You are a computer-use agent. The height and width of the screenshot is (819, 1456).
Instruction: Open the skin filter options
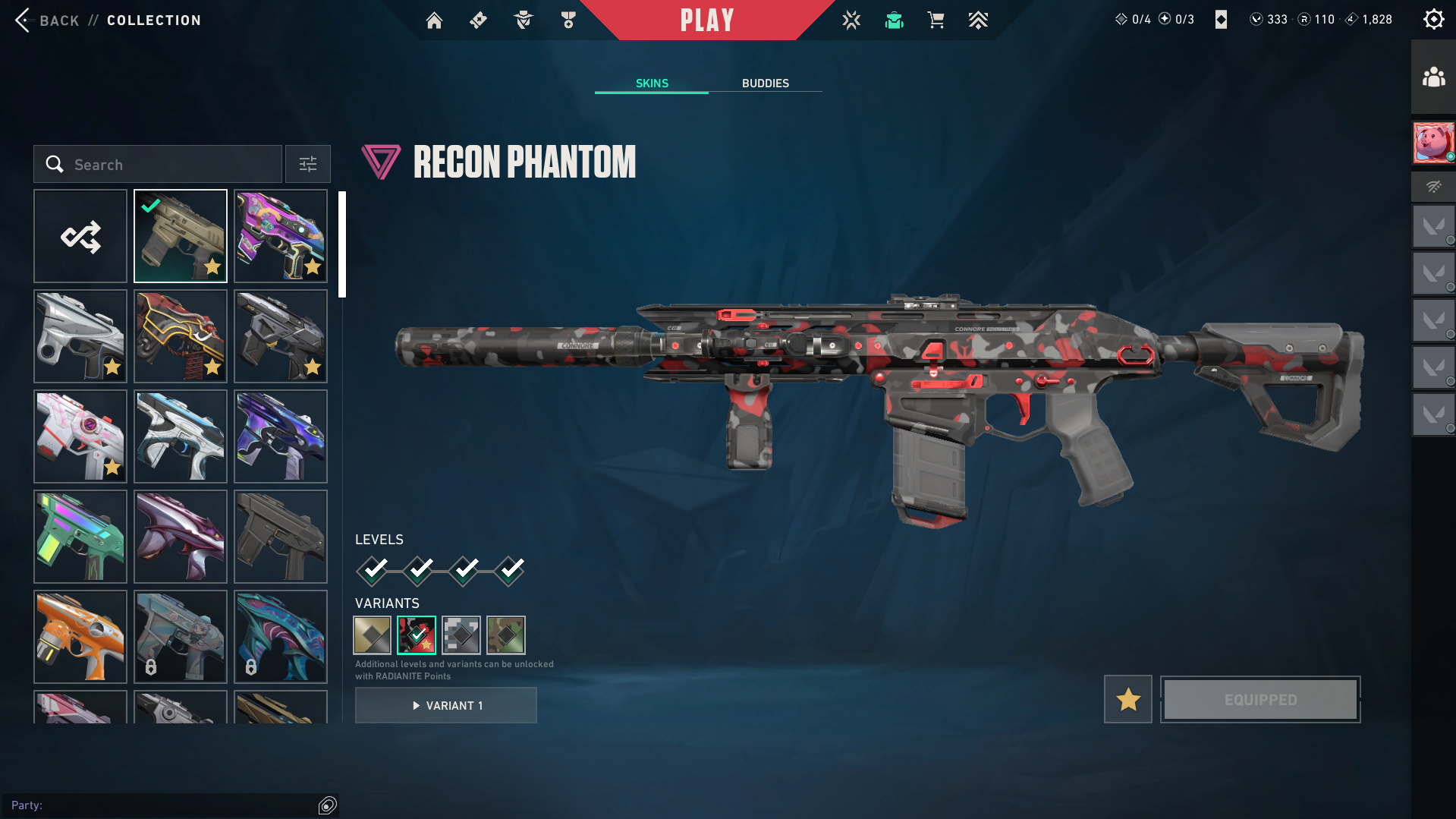[308, 165]
